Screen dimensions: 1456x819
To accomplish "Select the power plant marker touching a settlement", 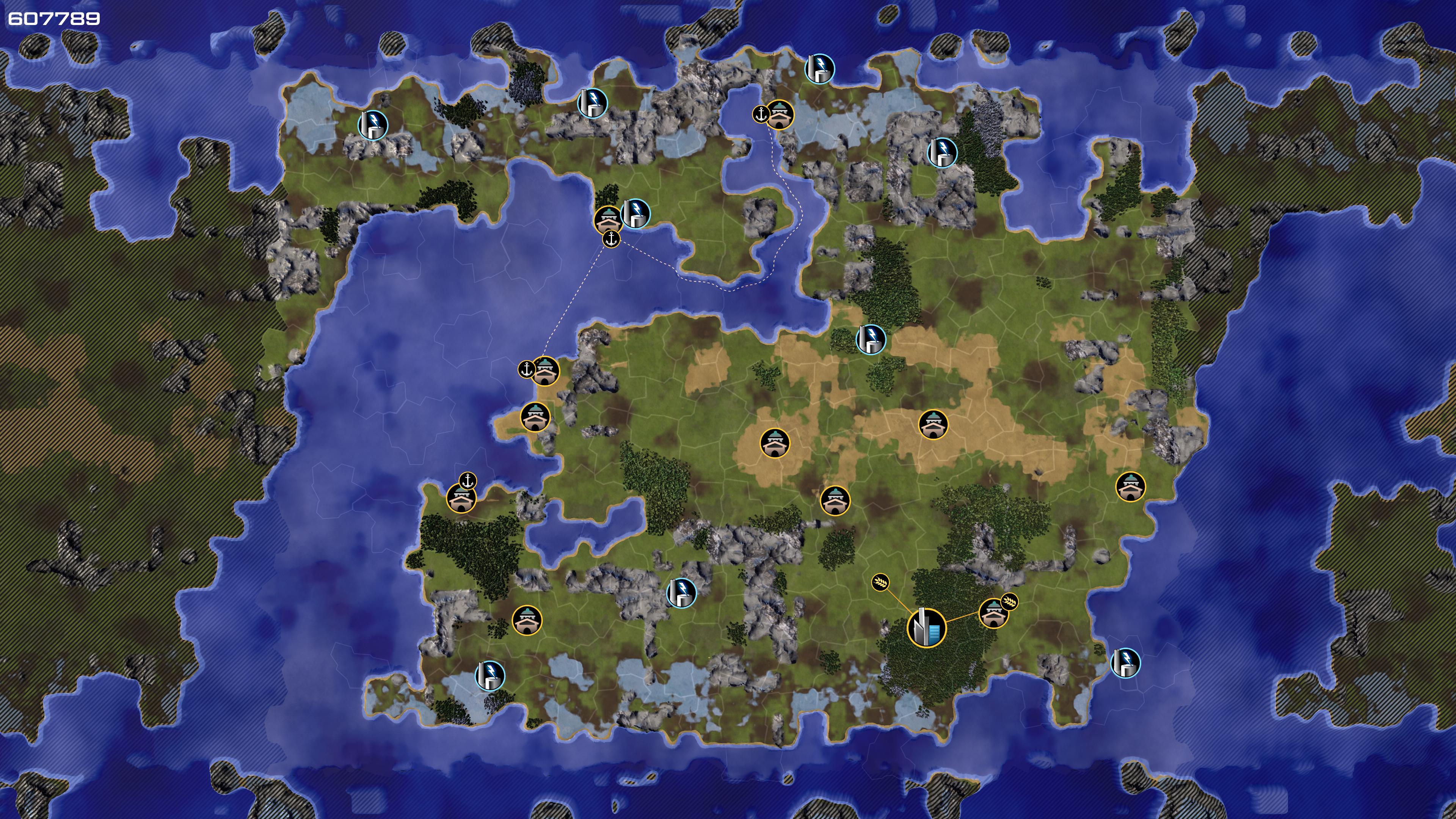I will [635, 213].
